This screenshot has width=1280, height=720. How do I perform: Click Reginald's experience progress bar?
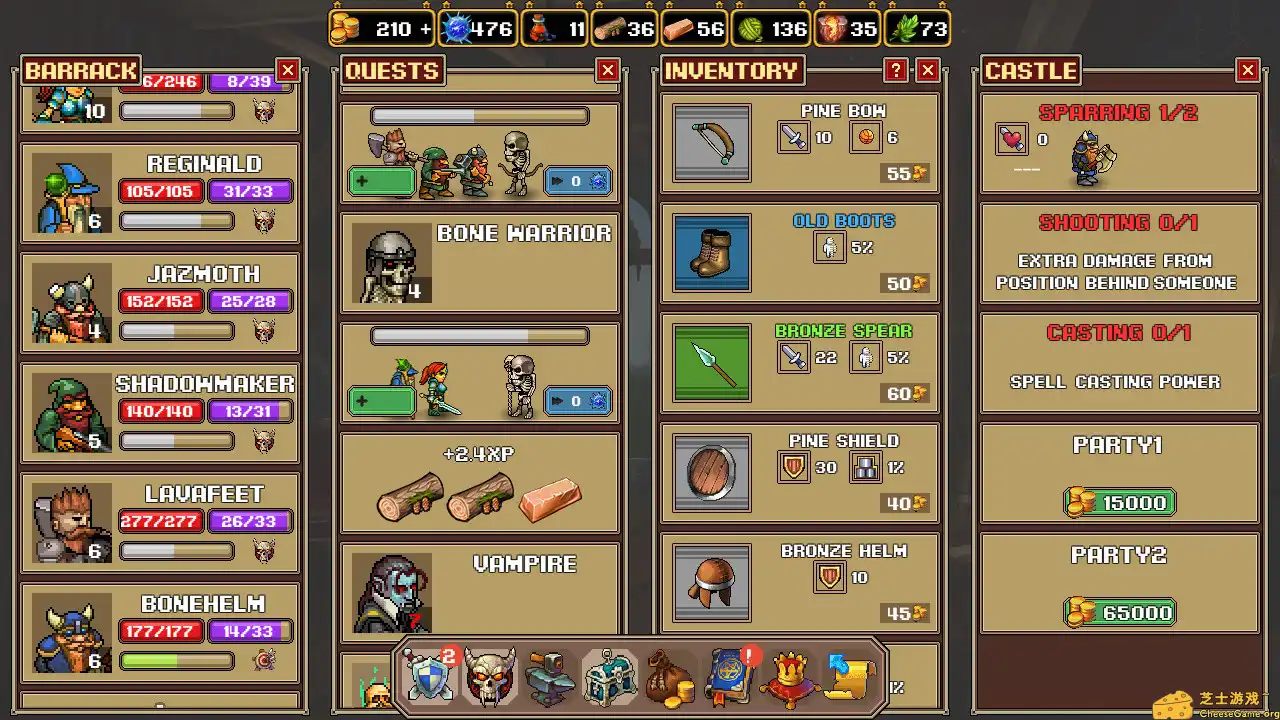176,221
